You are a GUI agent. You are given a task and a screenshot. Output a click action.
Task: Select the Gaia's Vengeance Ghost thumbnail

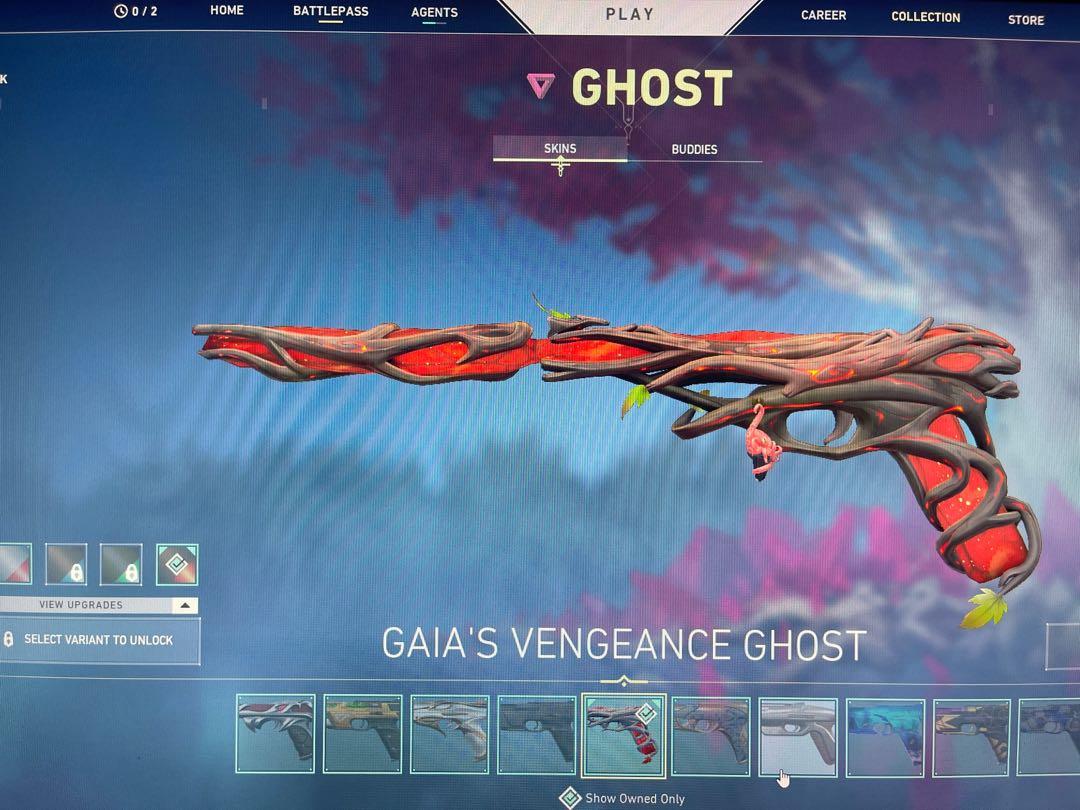[623, 735]
